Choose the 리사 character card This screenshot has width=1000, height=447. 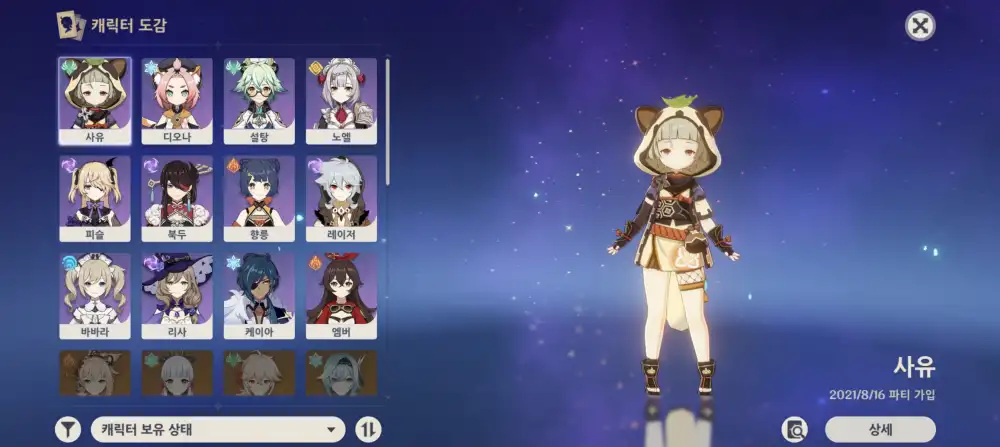coord(177,295)
